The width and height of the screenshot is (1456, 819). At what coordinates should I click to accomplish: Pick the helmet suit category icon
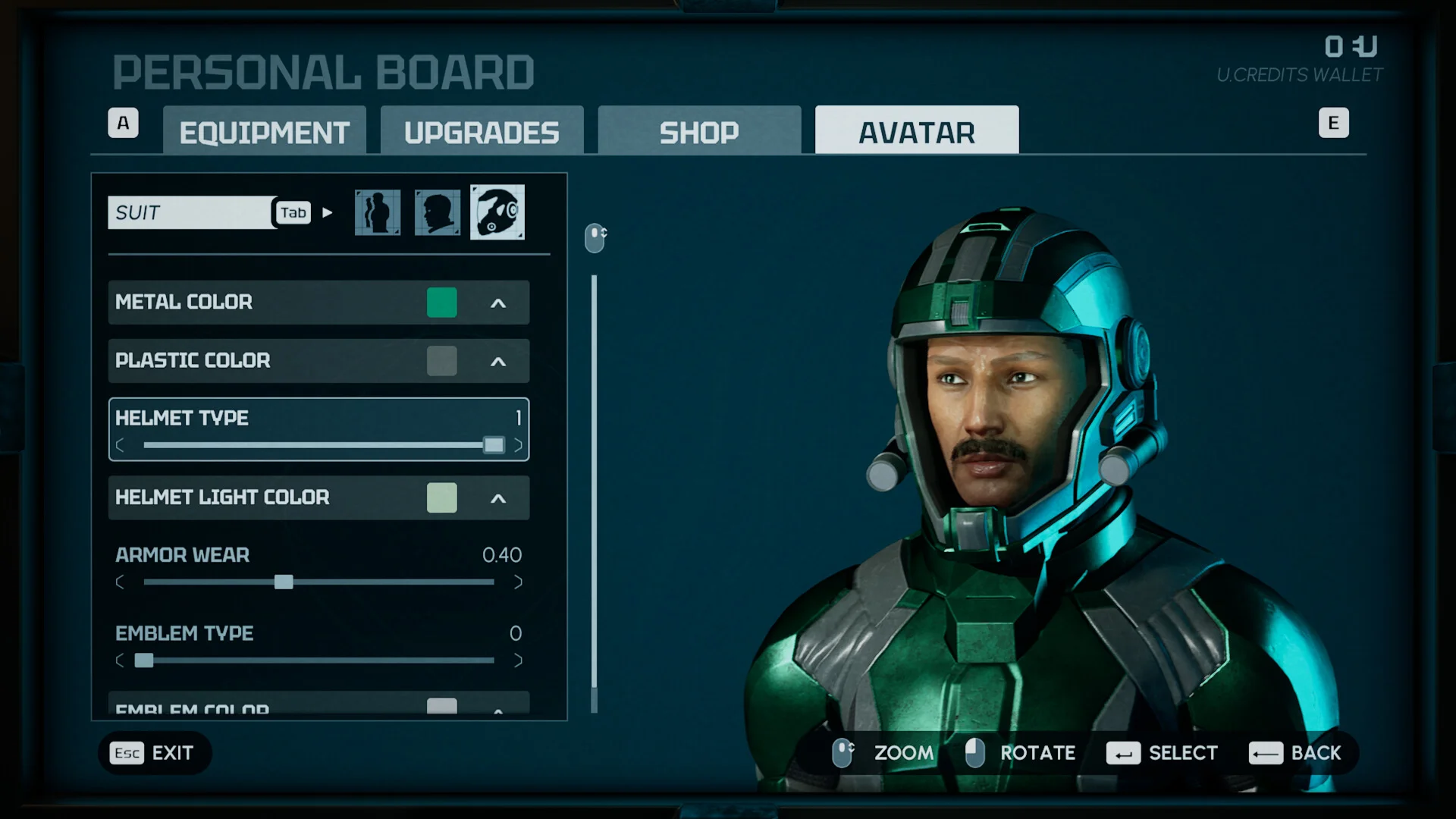tap(497, 212)
